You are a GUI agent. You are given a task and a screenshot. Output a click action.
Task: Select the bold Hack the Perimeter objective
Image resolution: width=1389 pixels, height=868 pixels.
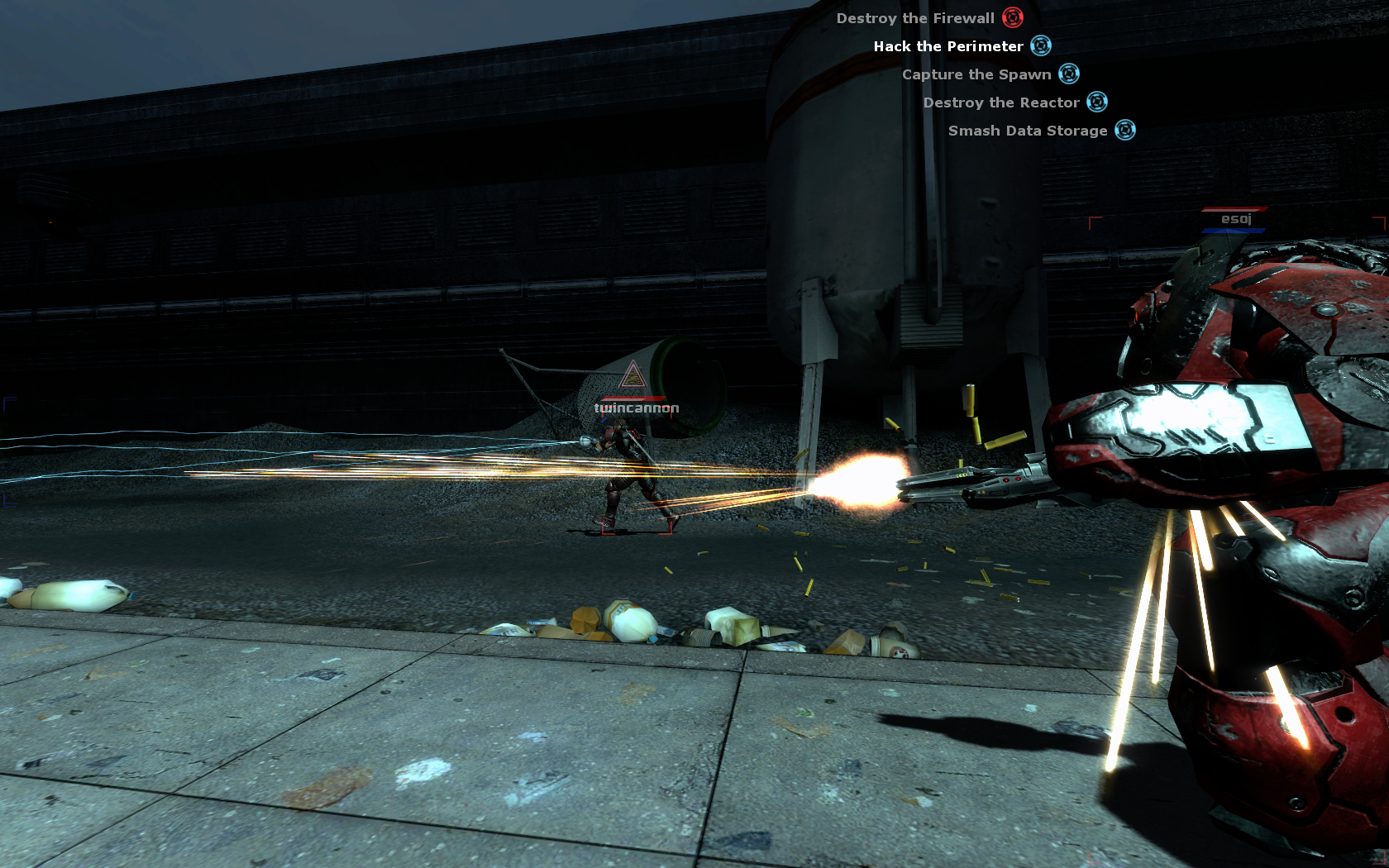[x=948, y=46]
